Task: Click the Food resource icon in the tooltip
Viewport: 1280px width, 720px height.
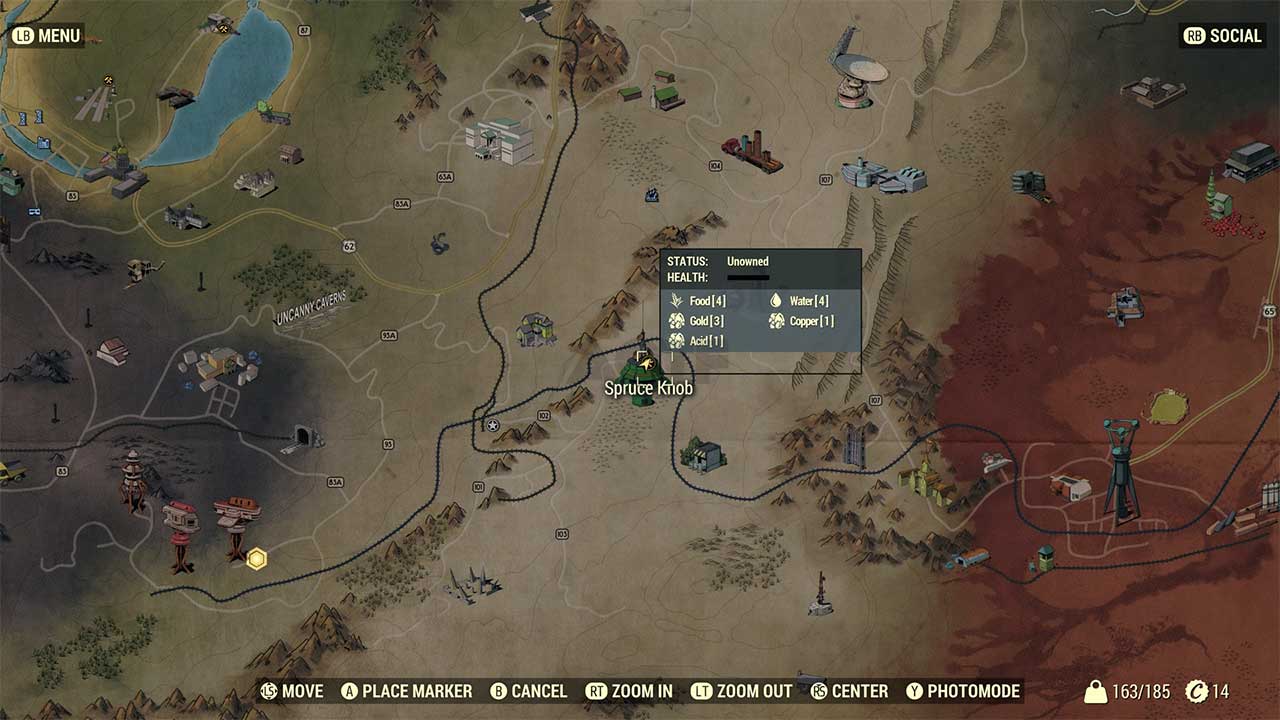Action: [x=676, y=301]
